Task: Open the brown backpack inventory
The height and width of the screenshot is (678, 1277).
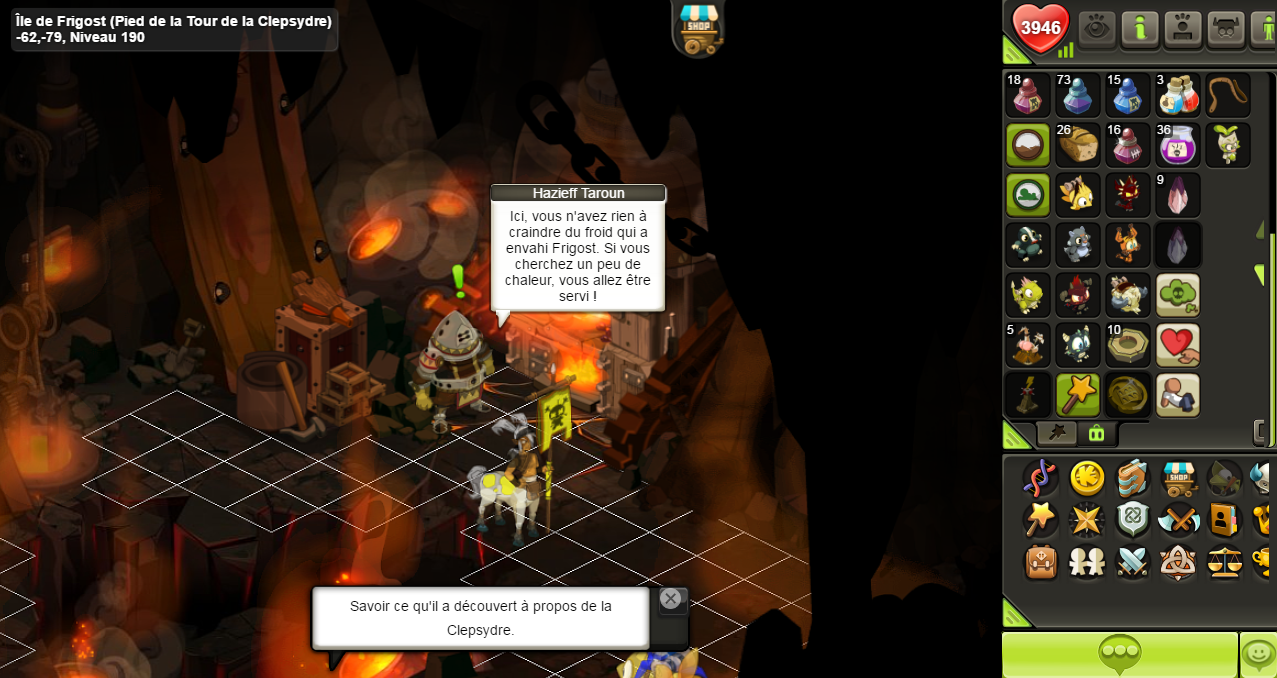Action: 1041,562
